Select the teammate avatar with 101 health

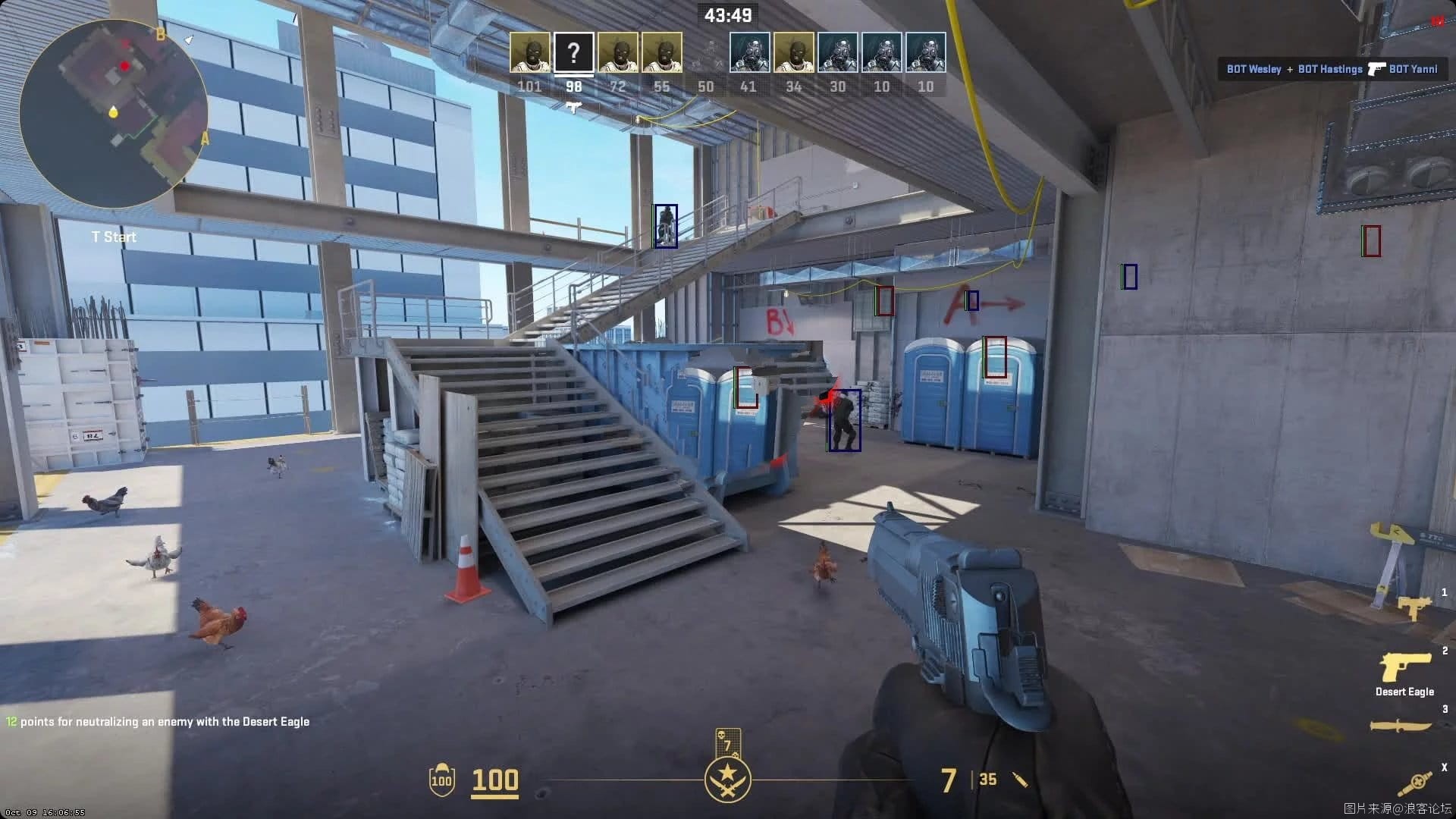point(530,52)
